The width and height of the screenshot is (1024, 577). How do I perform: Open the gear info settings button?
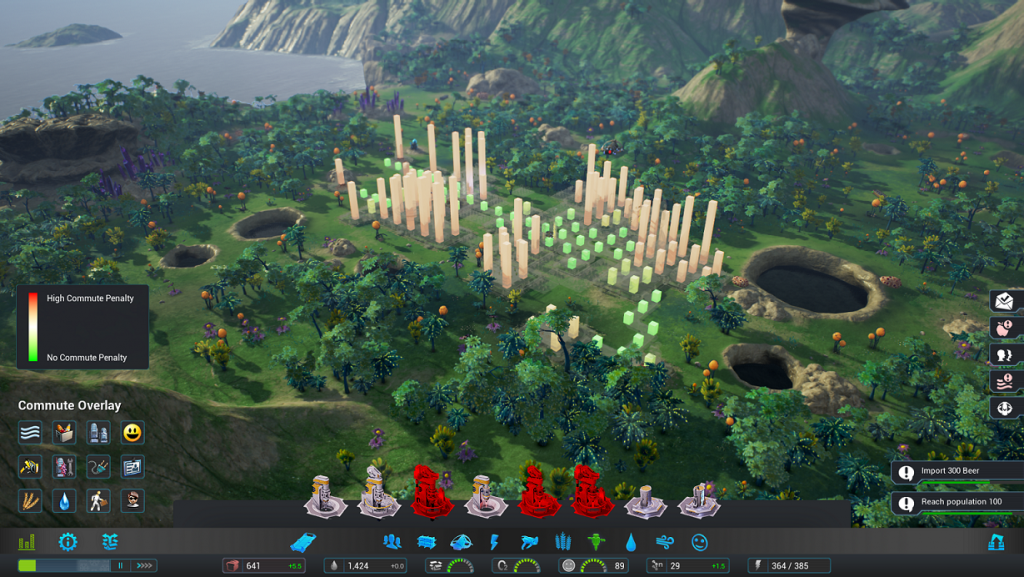pyautogui.click(x=67, y=542)
